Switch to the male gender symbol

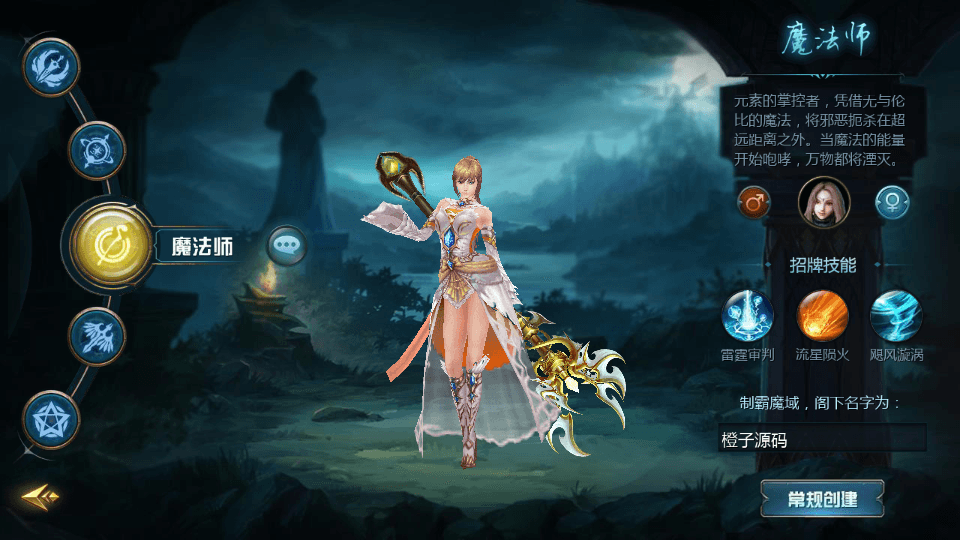(753, 202)
